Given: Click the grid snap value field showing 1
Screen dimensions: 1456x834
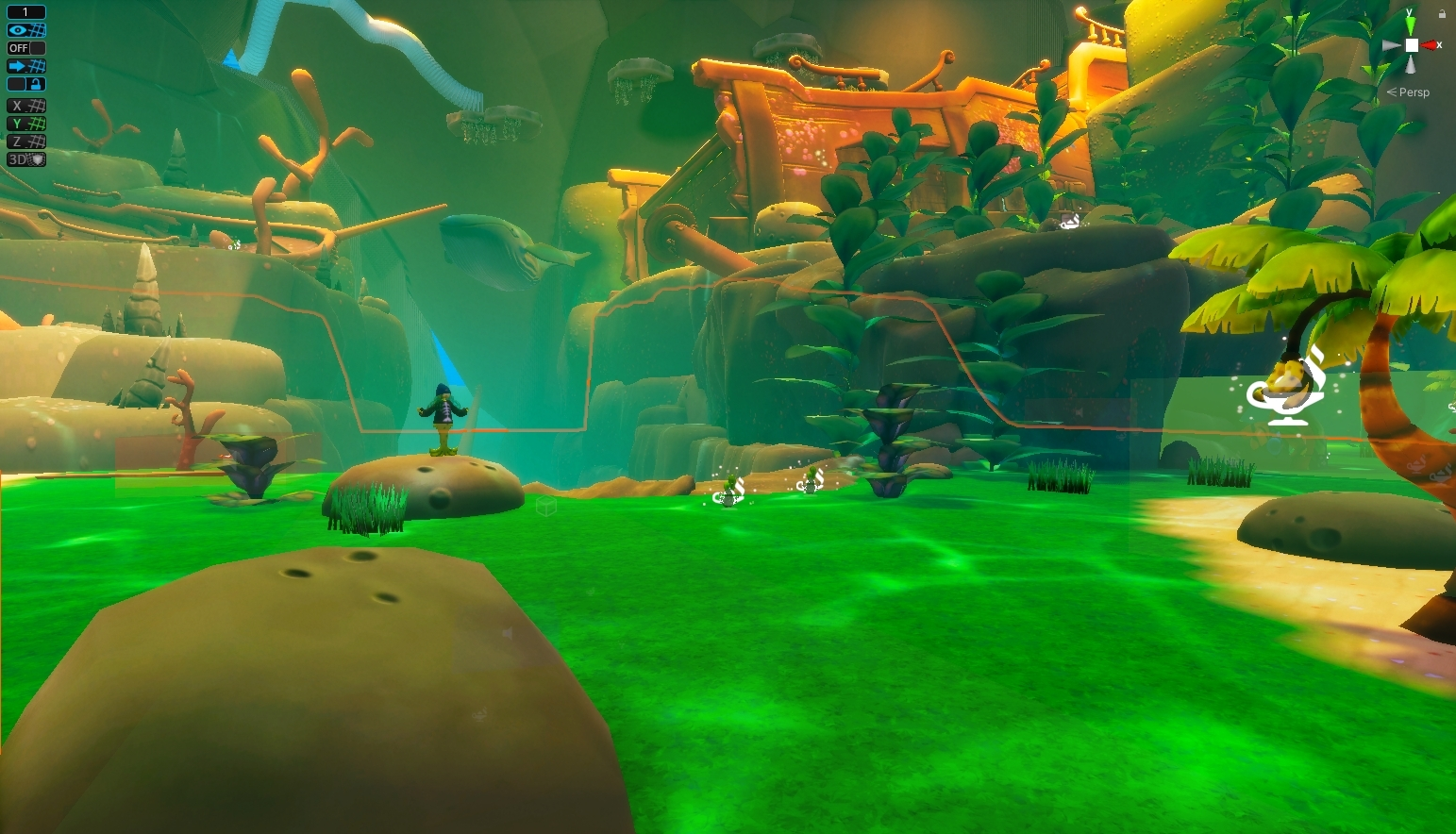Looking at the screenshot, I should tap(26, 12).
